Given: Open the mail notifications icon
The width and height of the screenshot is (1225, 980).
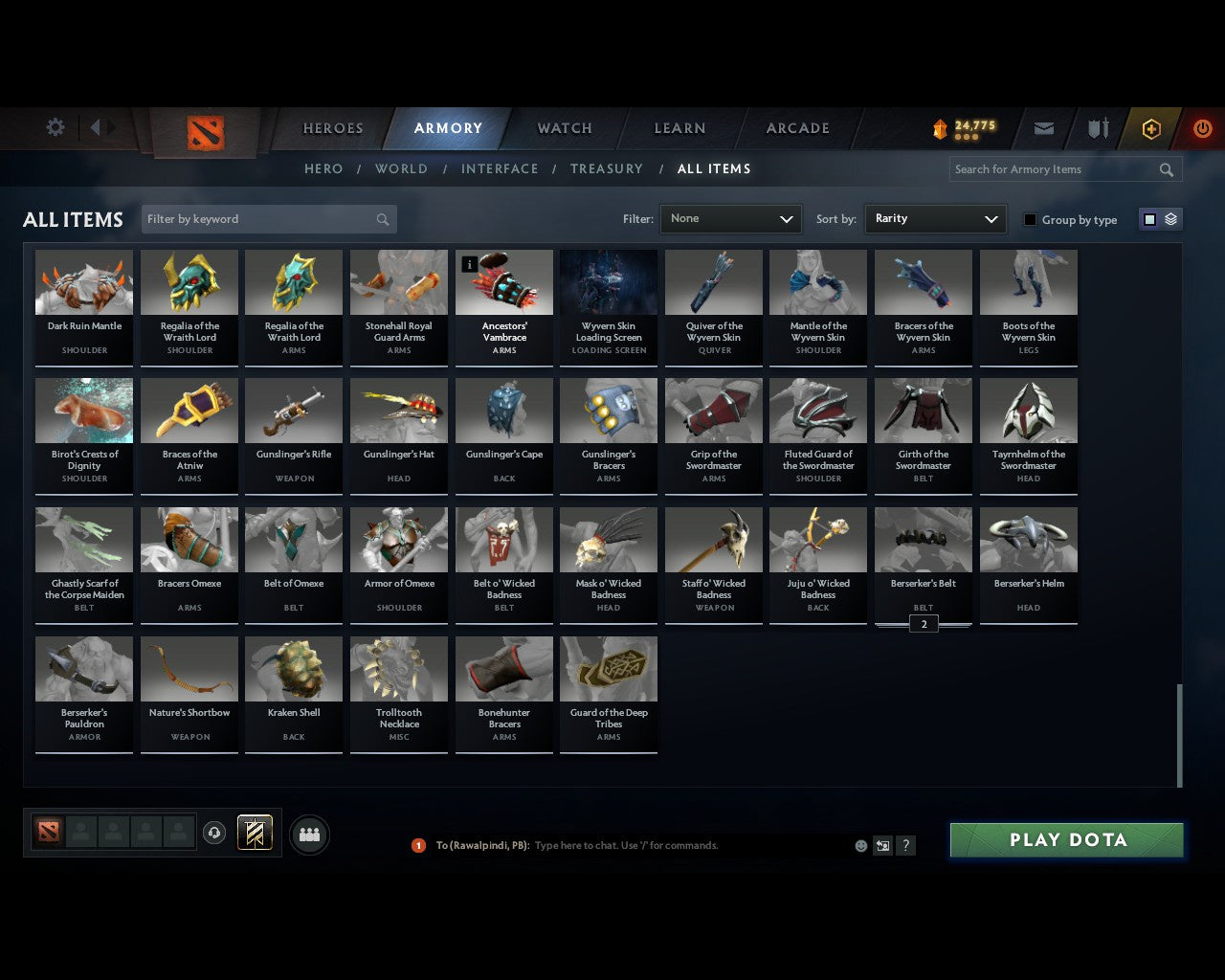Looking at the screenshot, I should [1043, 128].
